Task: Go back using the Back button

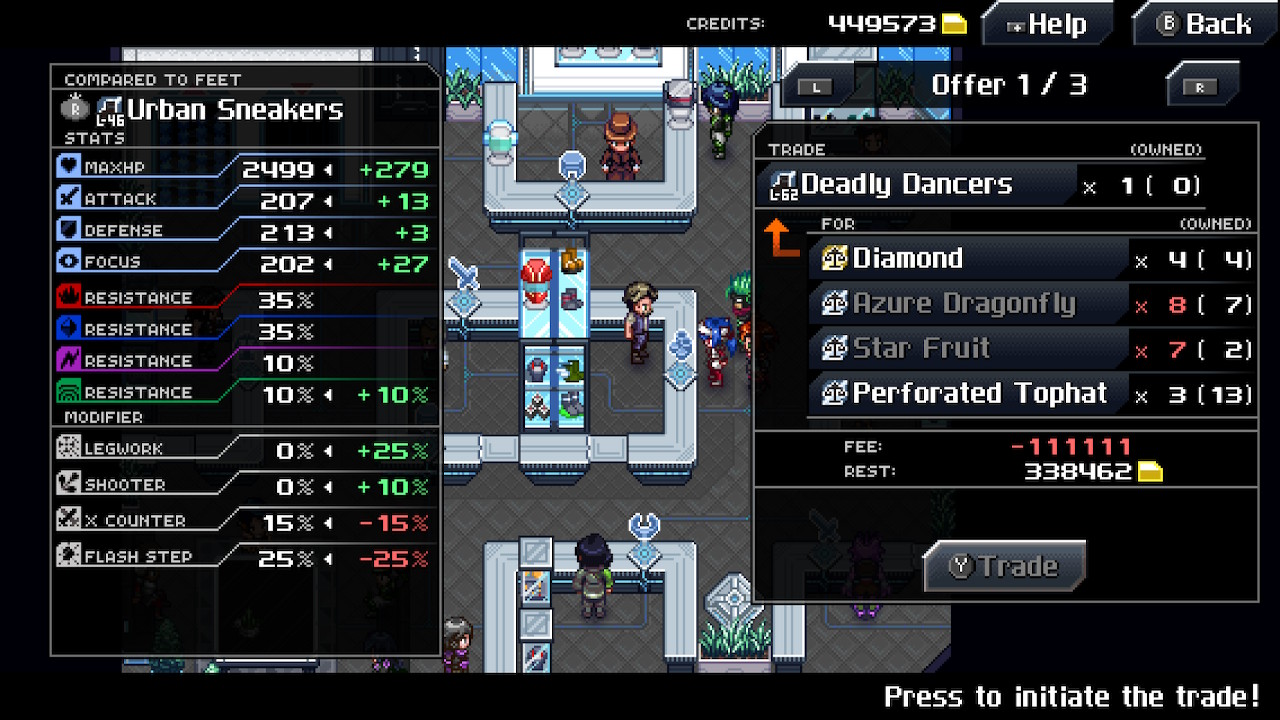Action: pos(1204,25)
